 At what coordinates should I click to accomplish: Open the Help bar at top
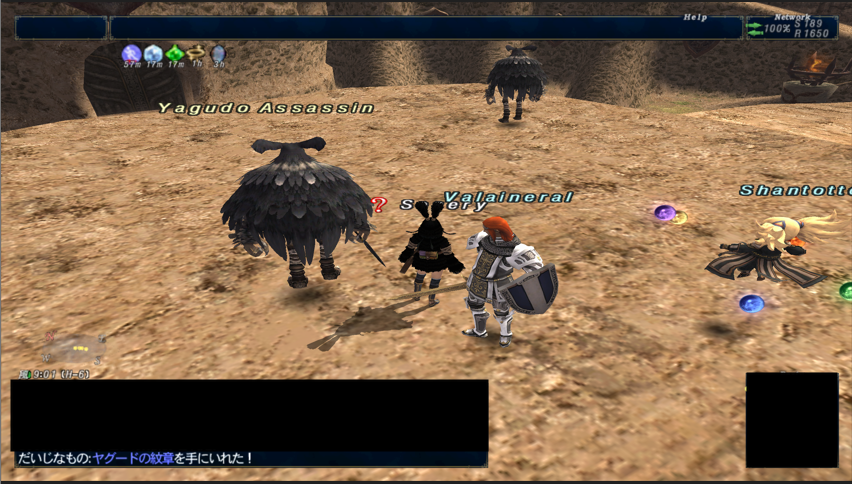pos(425,28)
